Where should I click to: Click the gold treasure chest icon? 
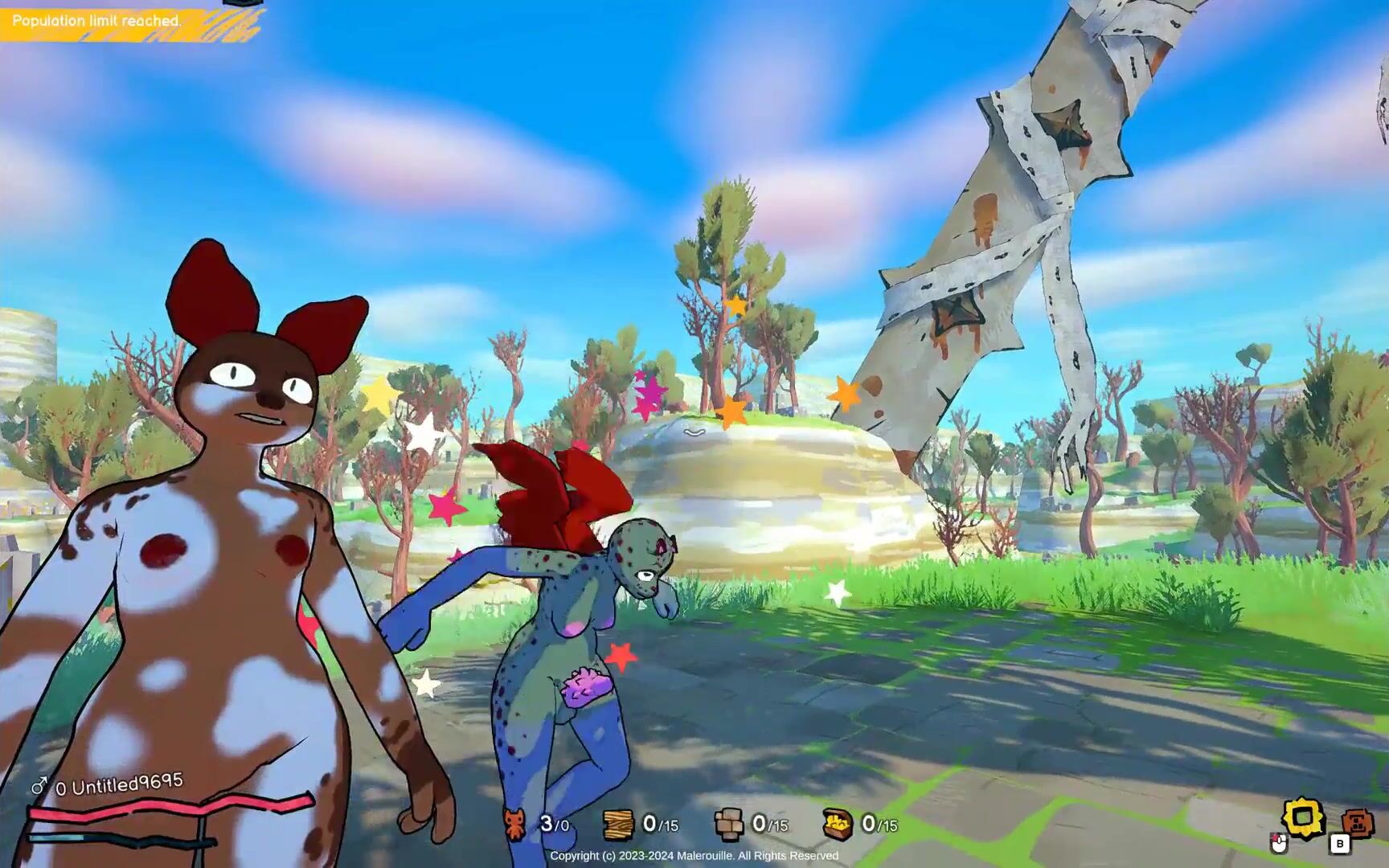click(x=838, y=824)
